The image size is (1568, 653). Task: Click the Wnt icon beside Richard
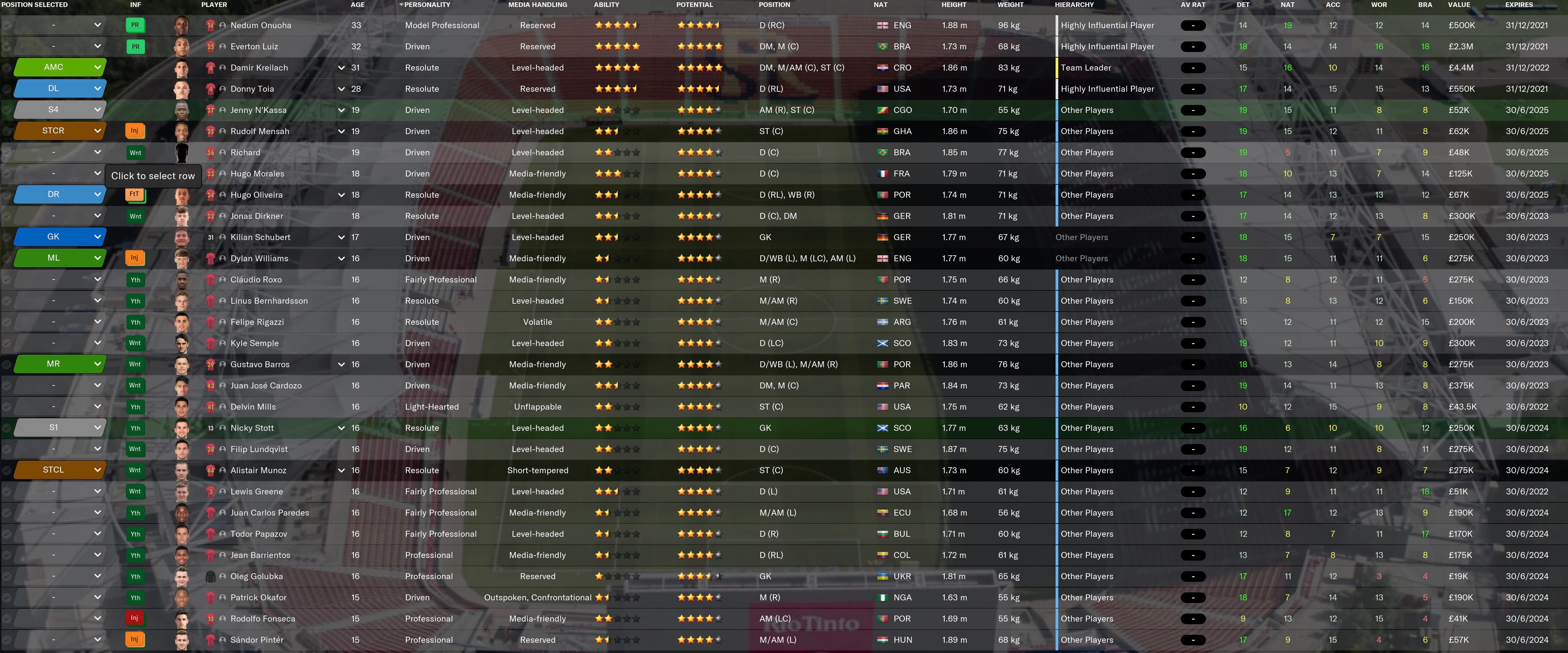coord(135,152)
